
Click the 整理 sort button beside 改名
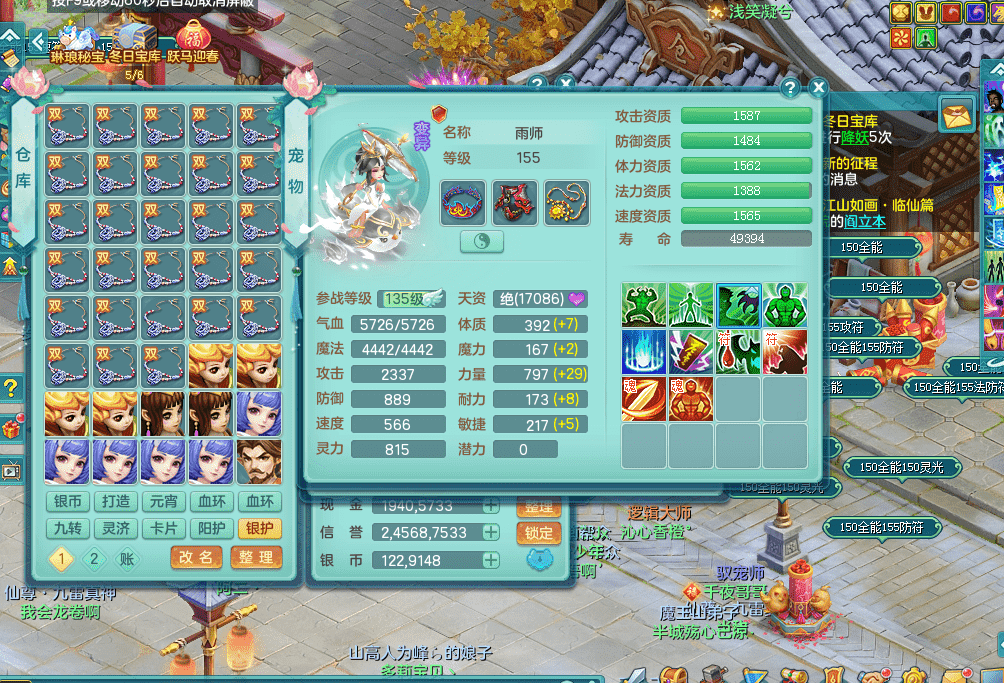point(254,557)
